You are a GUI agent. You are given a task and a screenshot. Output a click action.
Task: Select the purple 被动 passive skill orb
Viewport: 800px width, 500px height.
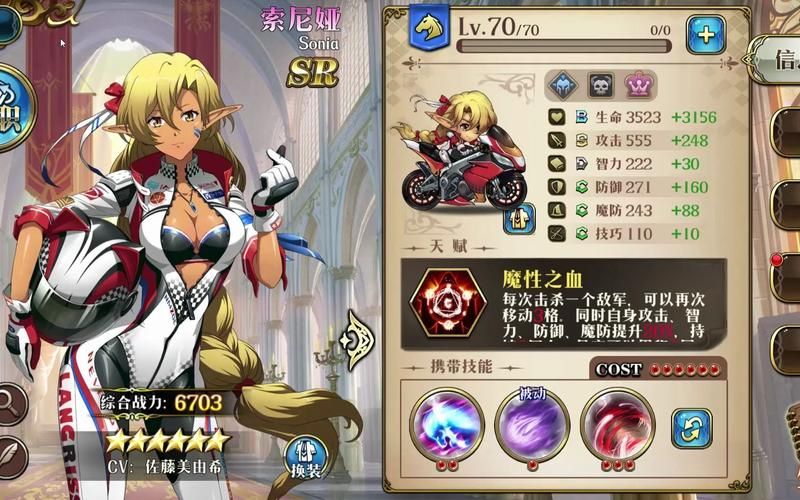click(x=532, y=425)
